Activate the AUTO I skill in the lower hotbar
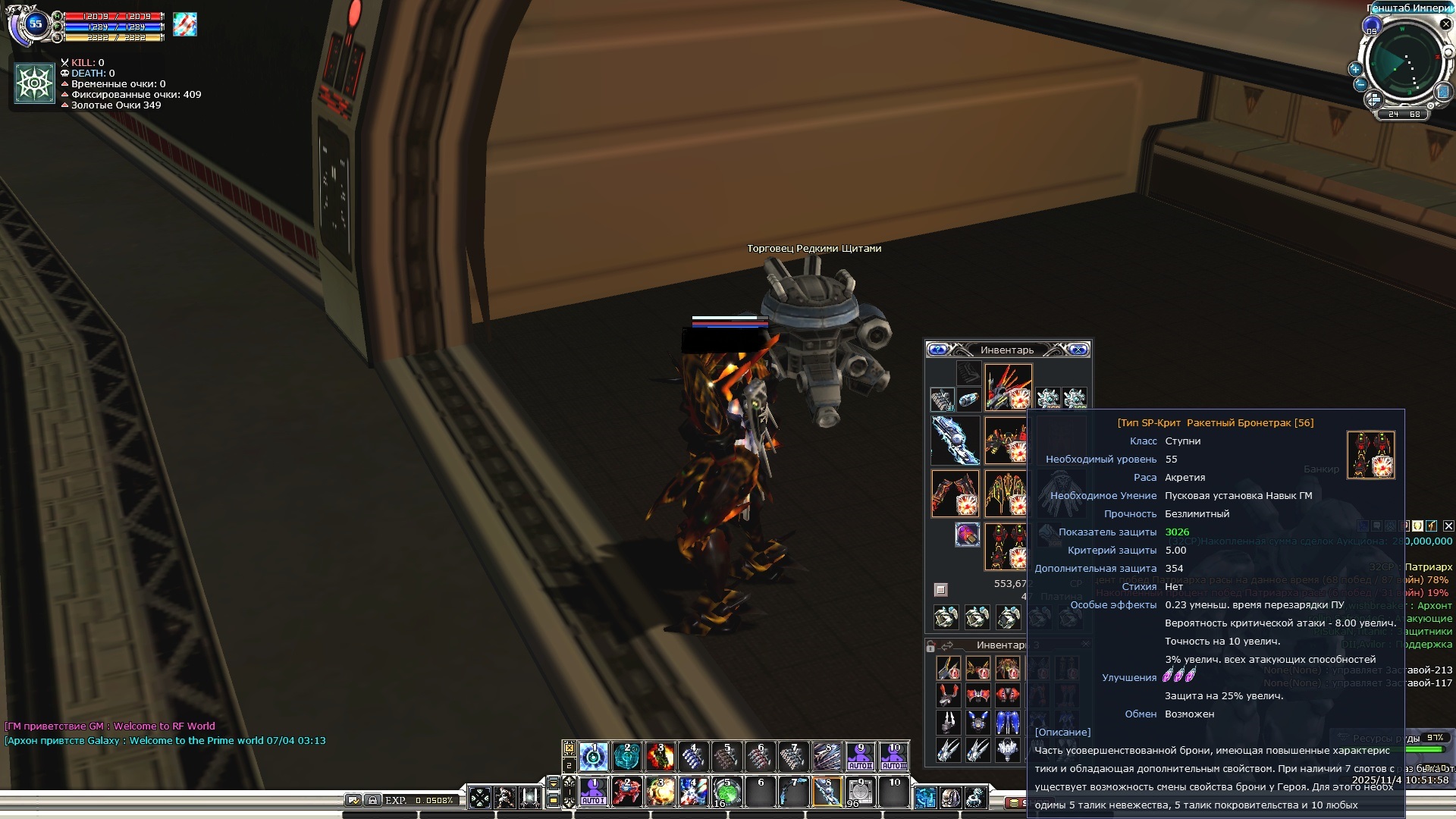This screenshot has width=1456, height=819. coord(593,792)
